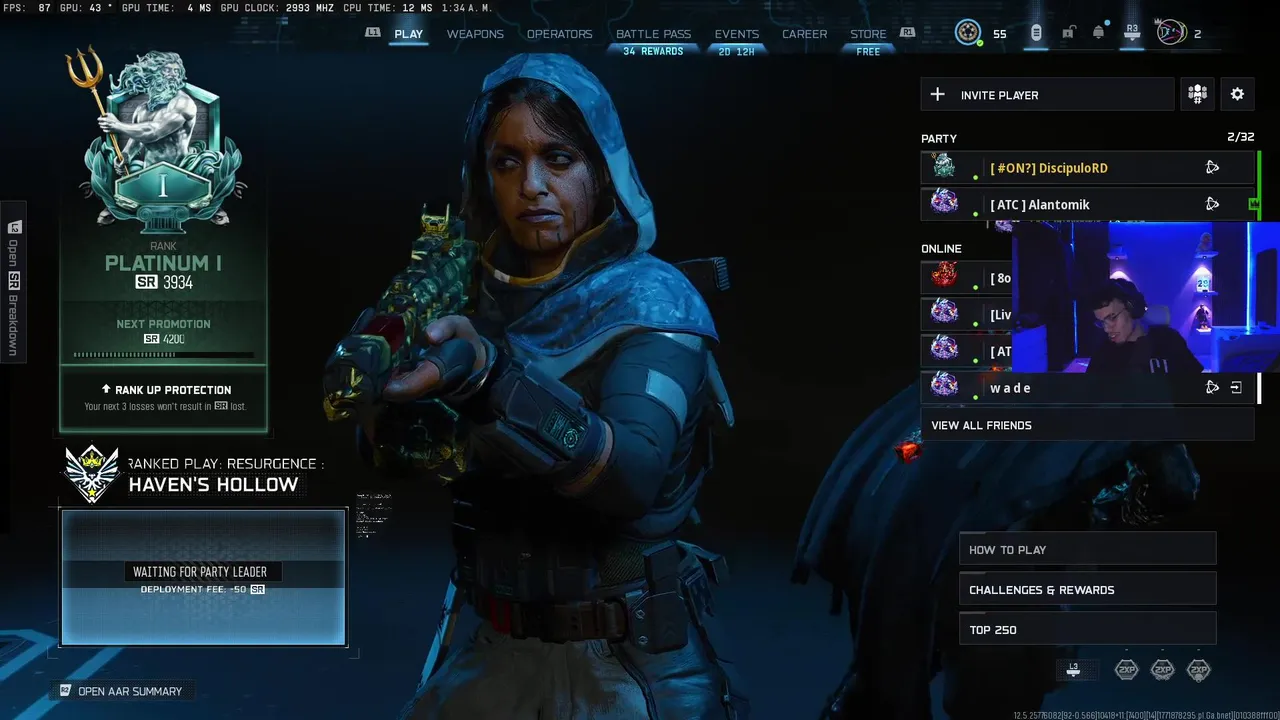Open the social group icon button
The width and height of the screenshot is (1280, 720).
tap(1197, 94)
